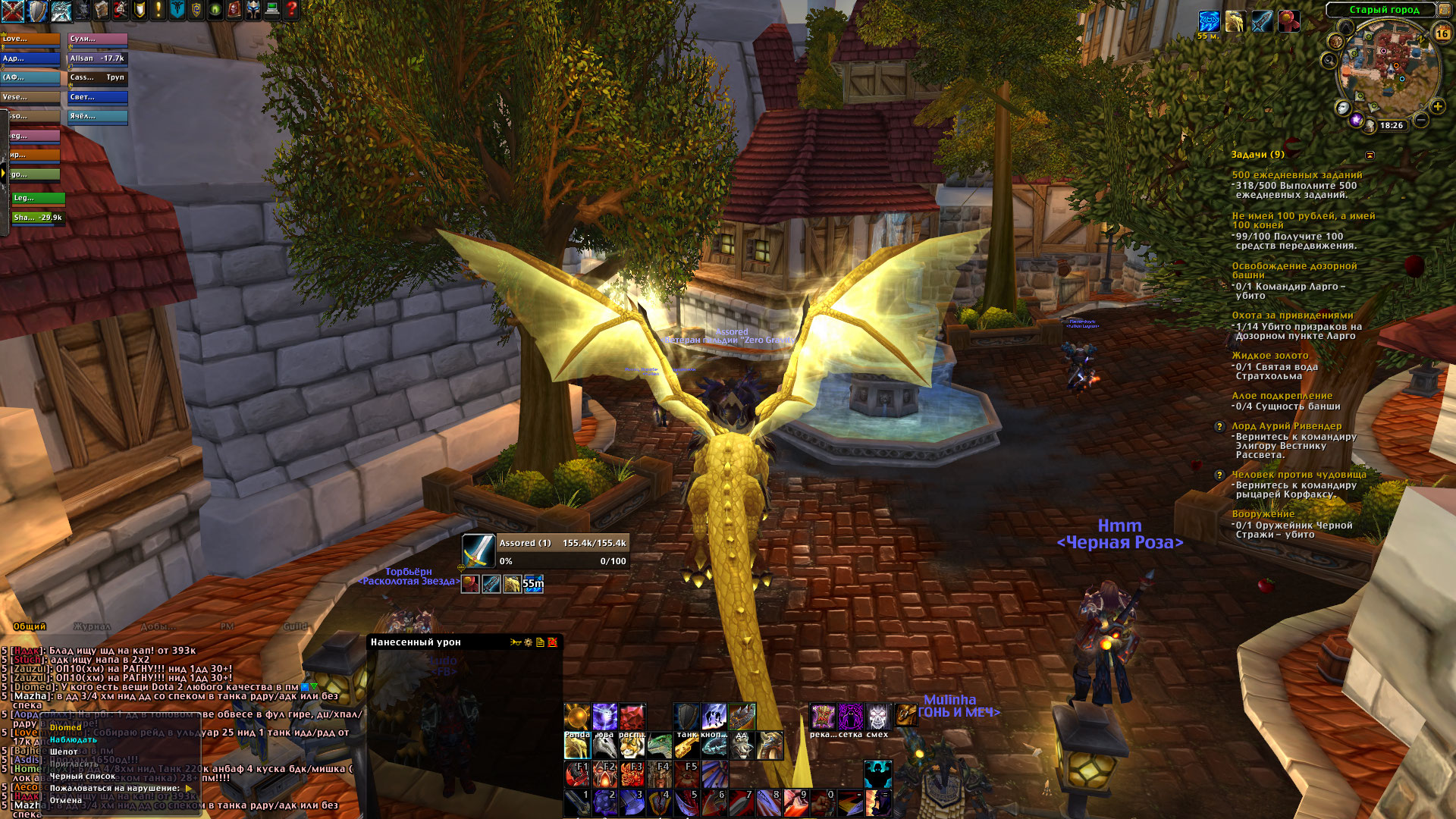Viewport: 1456px width, 819px height.
Task: Choose Шепот in the Diomed context menu
Action: 64,752
